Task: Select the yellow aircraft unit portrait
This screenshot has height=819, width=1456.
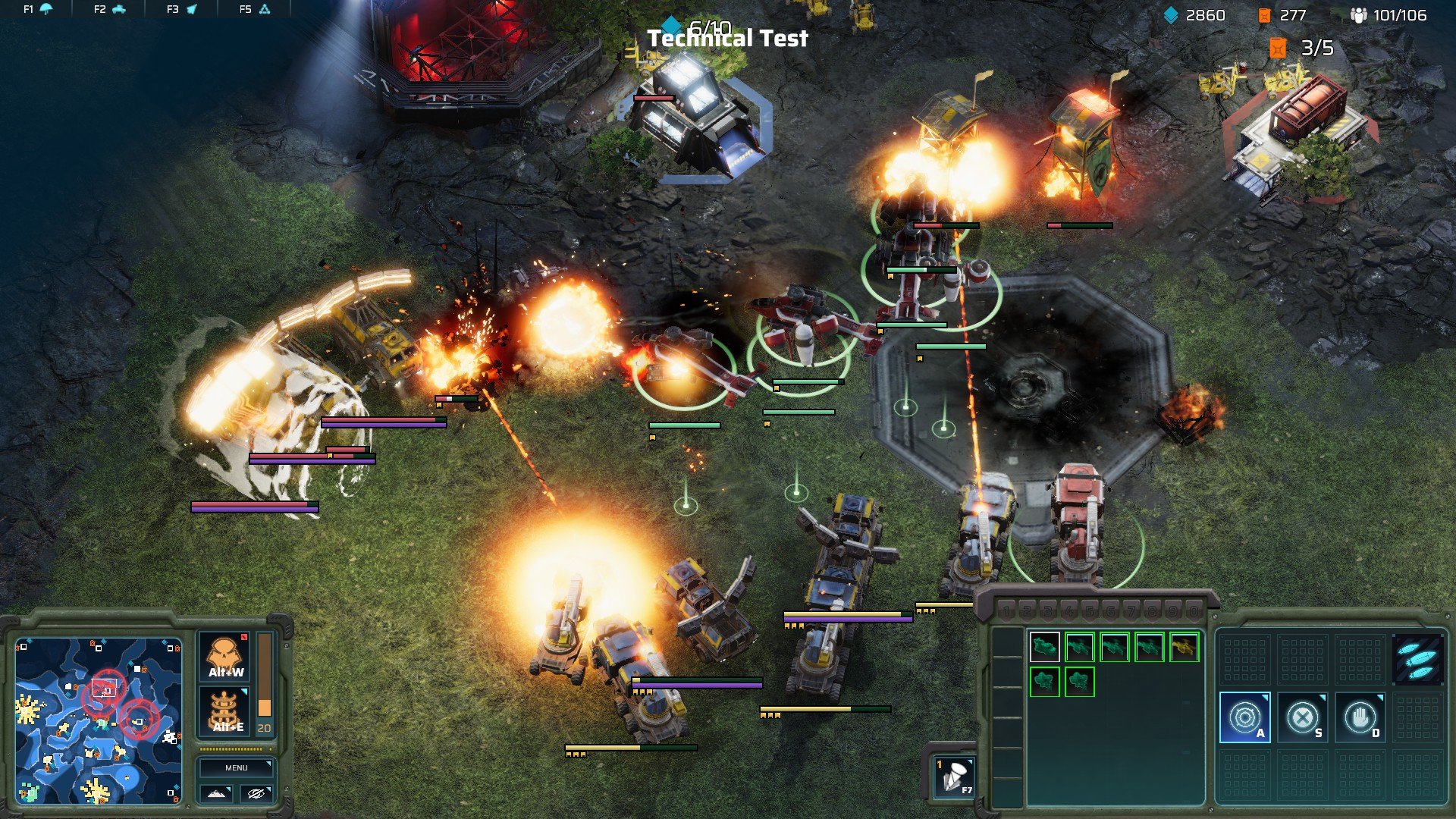Action: coord(1184,647)
